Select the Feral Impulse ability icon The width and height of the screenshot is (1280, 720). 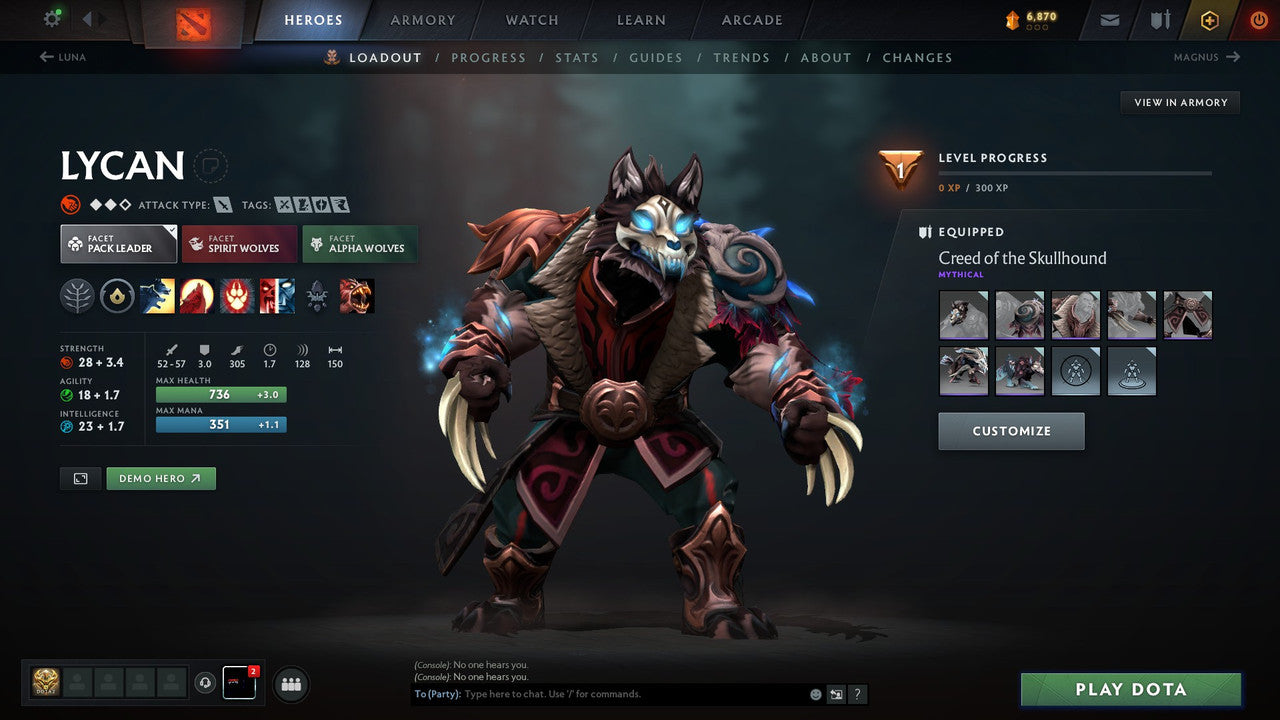[x=237, y=295]
